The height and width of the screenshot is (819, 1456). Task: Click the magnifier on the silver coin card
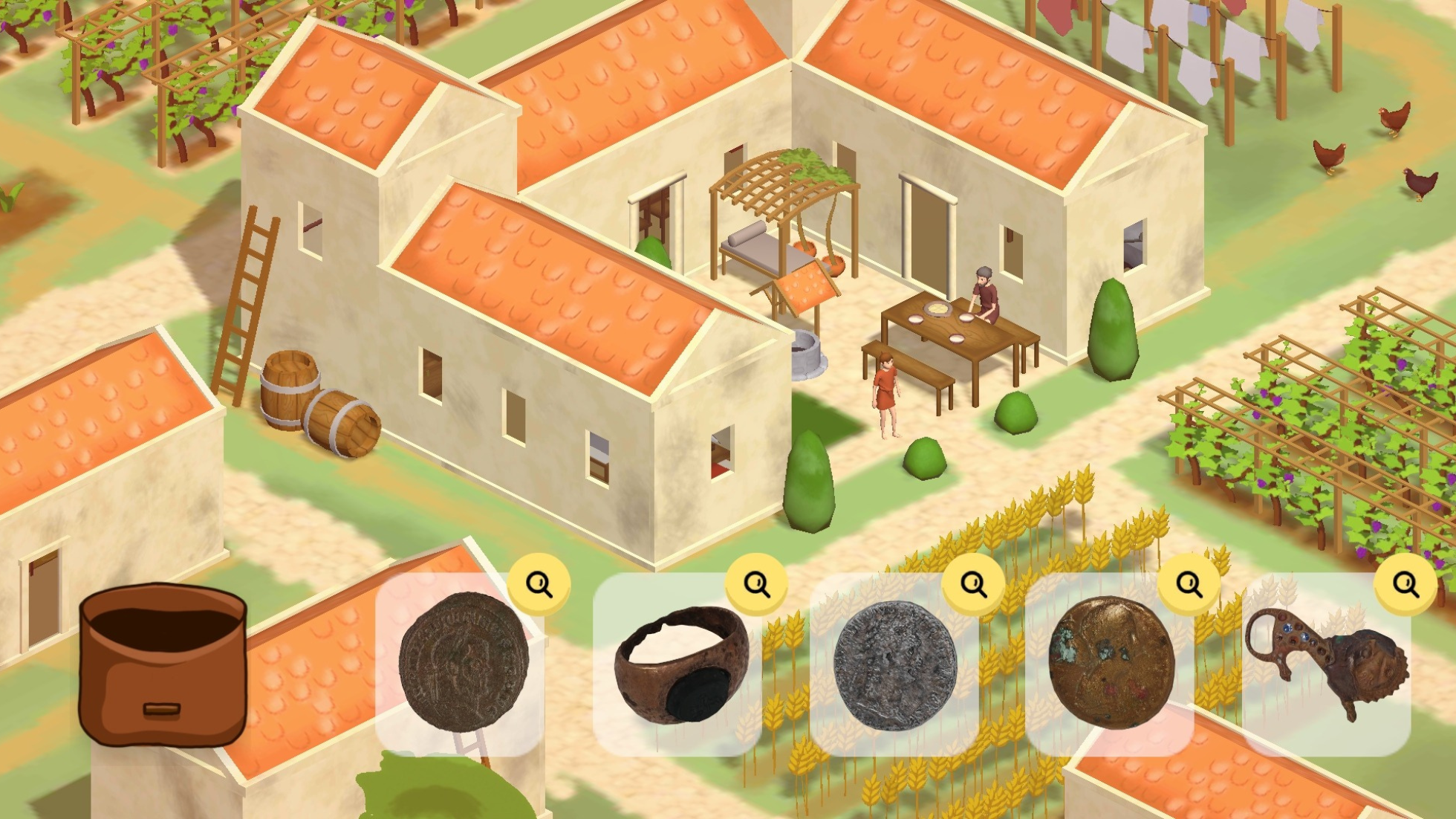pyautogui.click(x=972, y=583)
